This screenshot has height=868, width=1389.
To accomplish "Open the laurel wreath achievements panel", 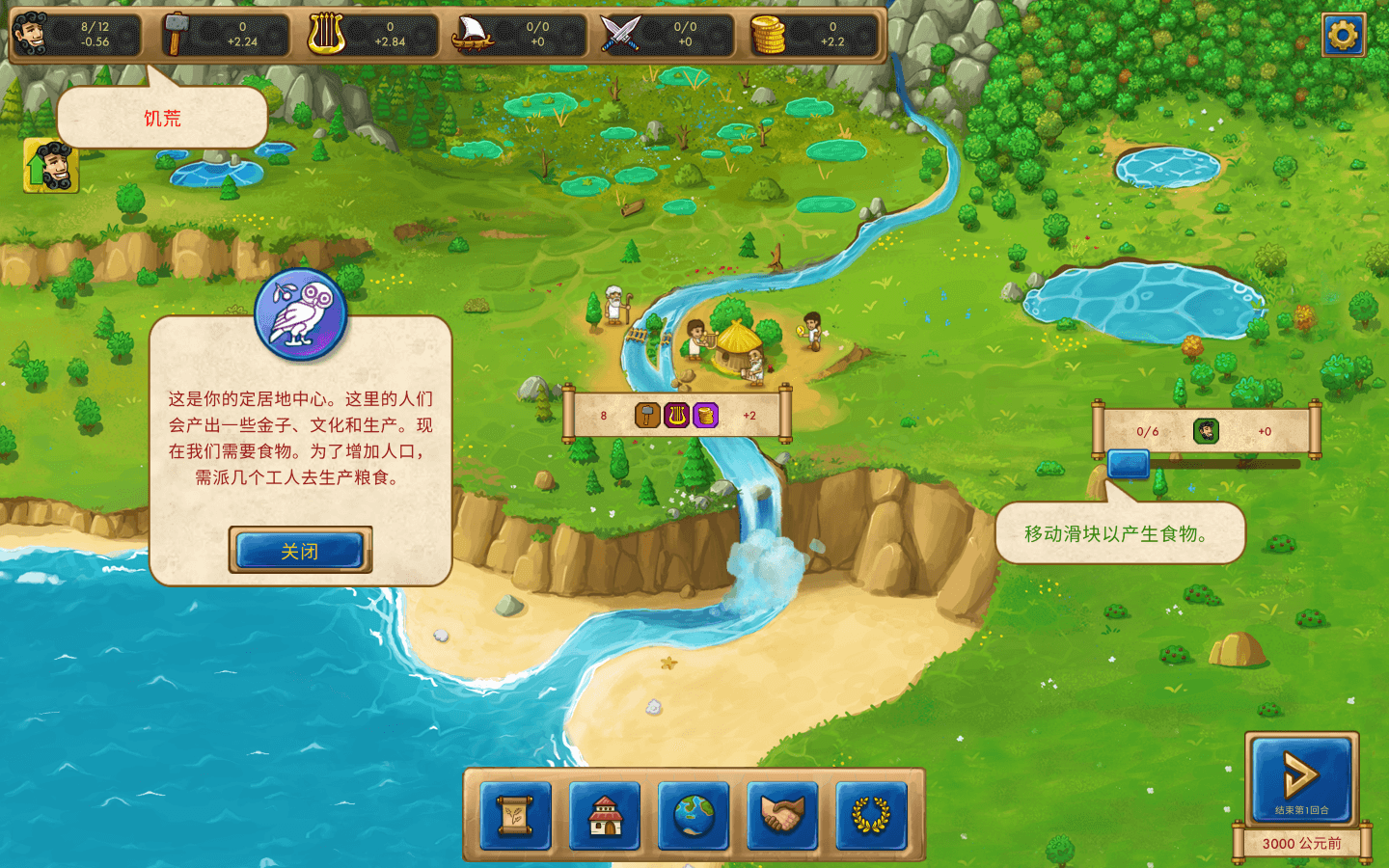I will [x=871, y=816].
